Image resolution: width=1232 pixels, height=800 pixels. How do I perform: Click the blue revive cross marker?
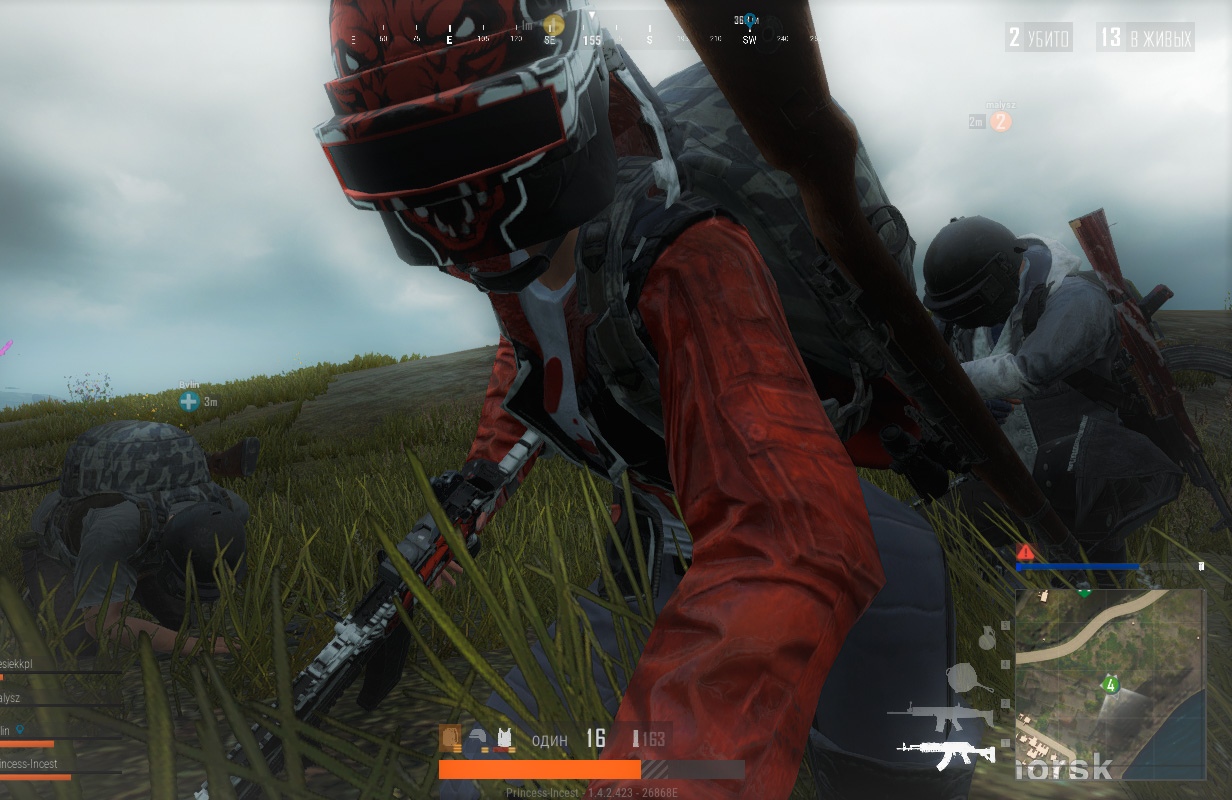click(188, 402)
